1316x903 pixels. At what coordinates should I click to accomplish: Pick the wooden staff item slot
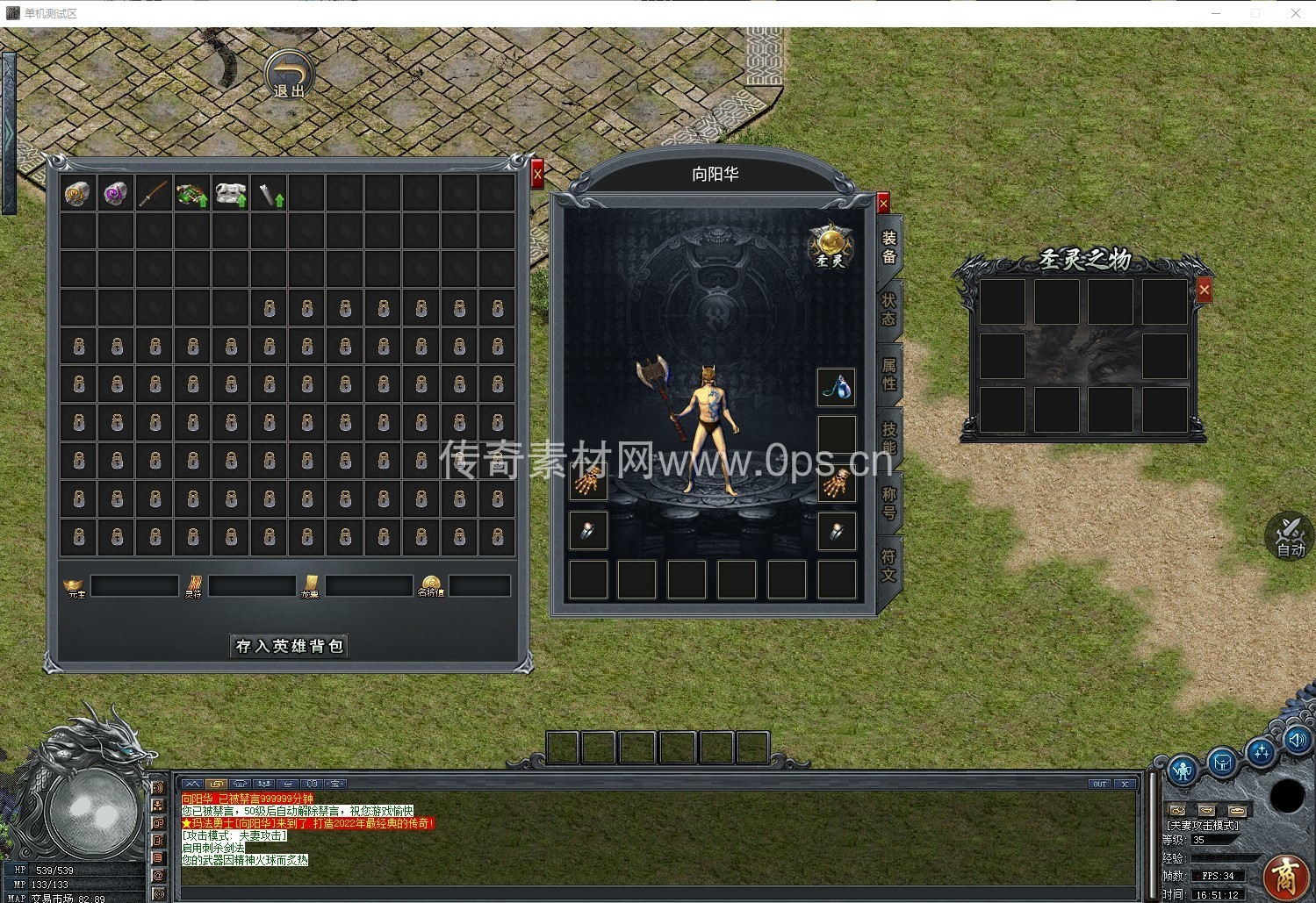[x=154, y=194]
